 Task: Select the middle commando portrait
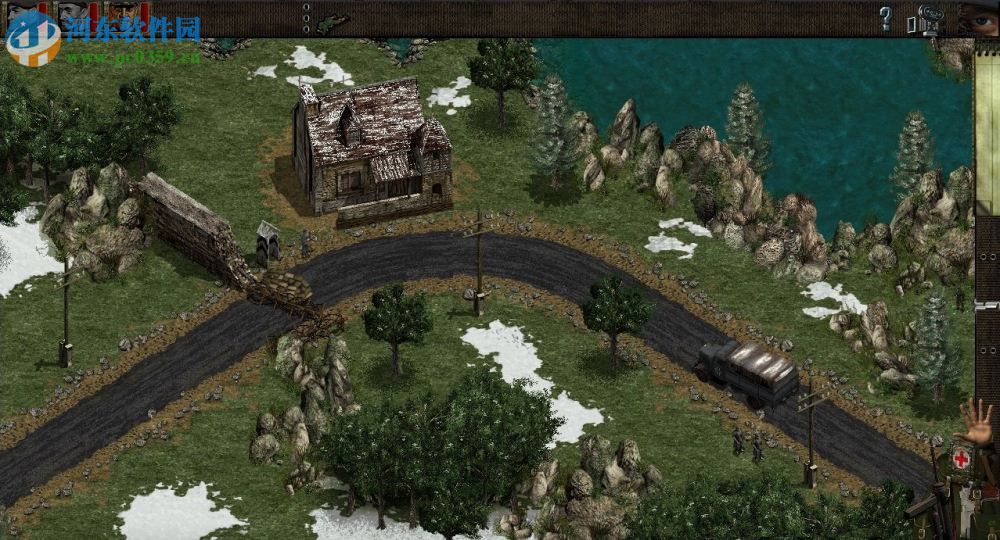(x=73, y=15)
